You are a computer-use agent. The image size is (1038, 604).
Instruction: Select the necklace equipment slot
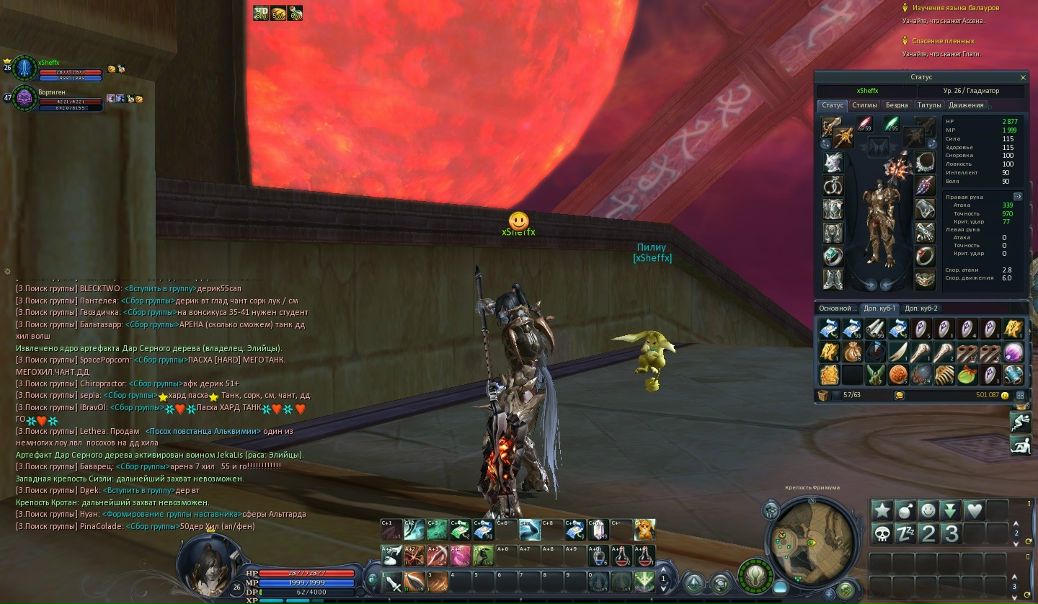click(924, 163)
